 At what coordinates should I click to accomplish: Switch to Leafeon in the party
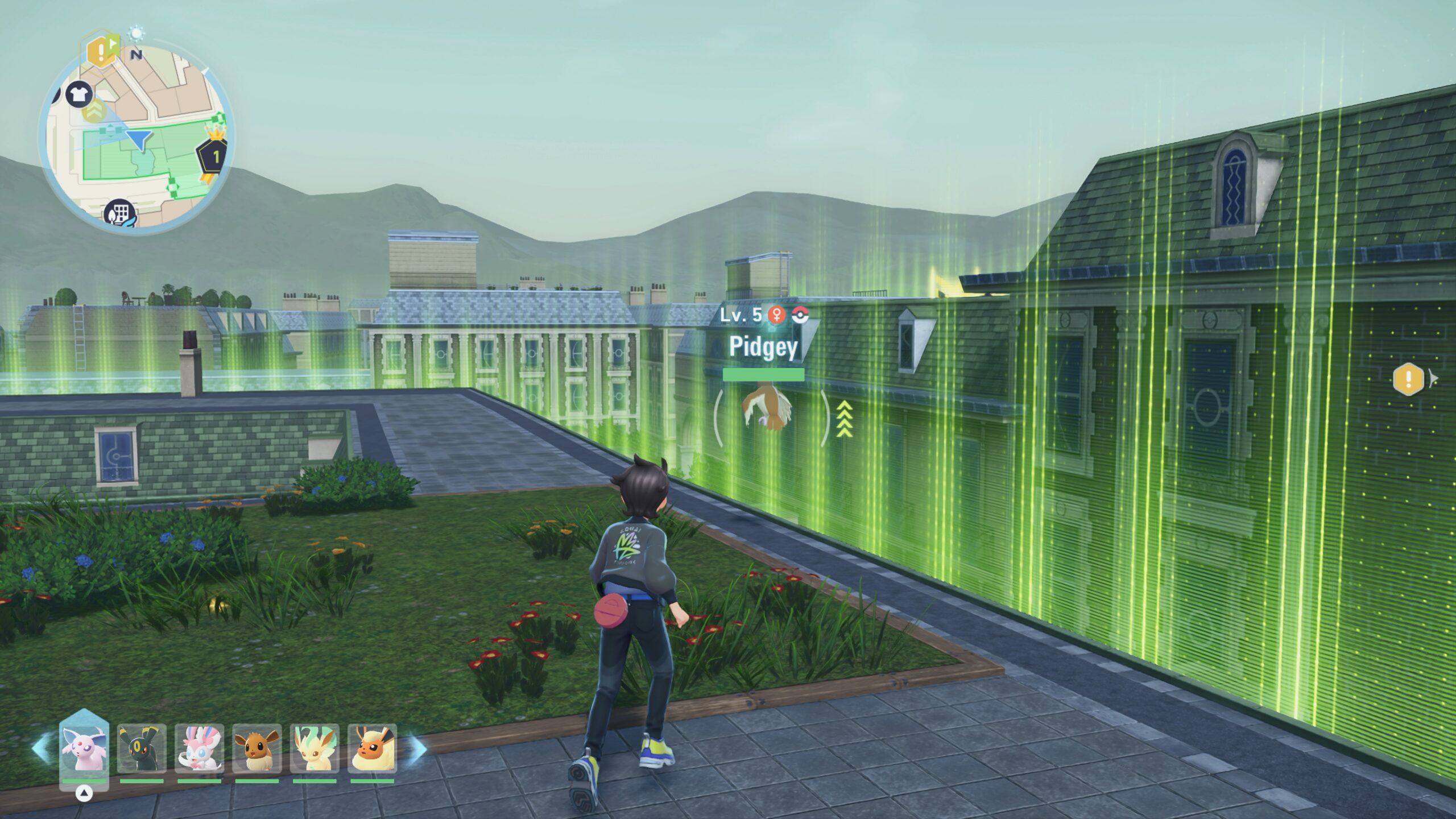[x=315, y=748]
